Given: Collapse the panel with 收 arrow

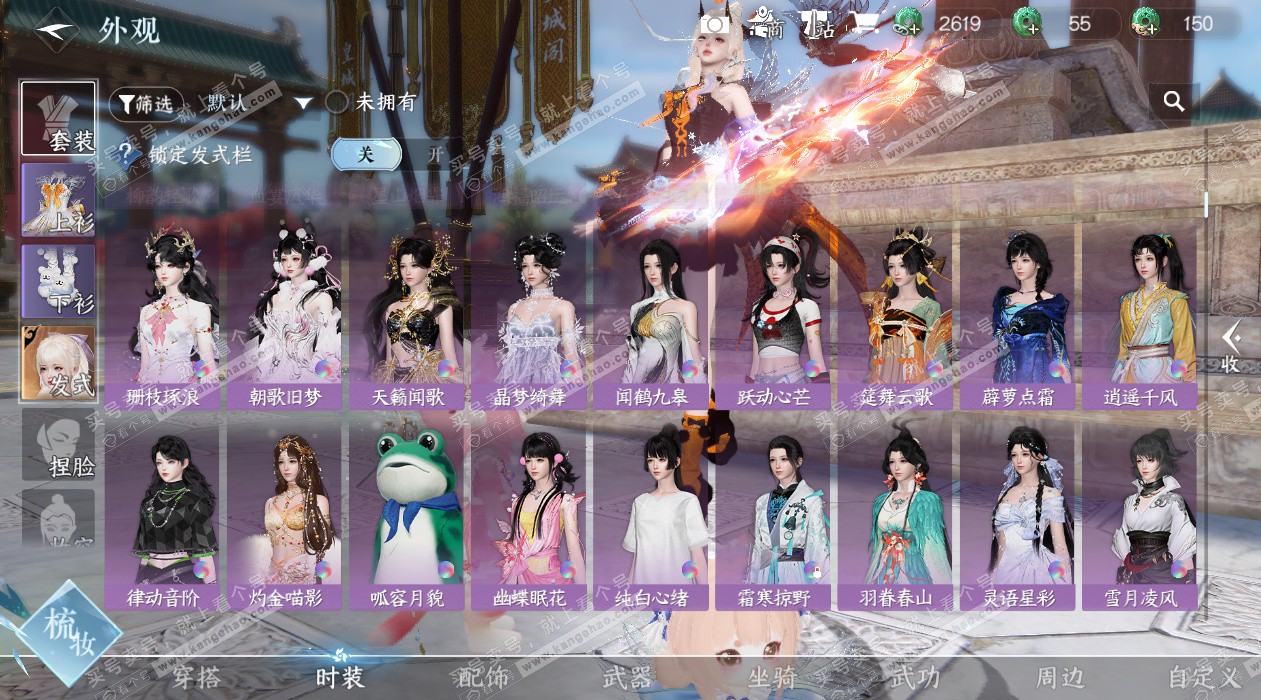Looking at the screenshot, I should click(1231, 348).
